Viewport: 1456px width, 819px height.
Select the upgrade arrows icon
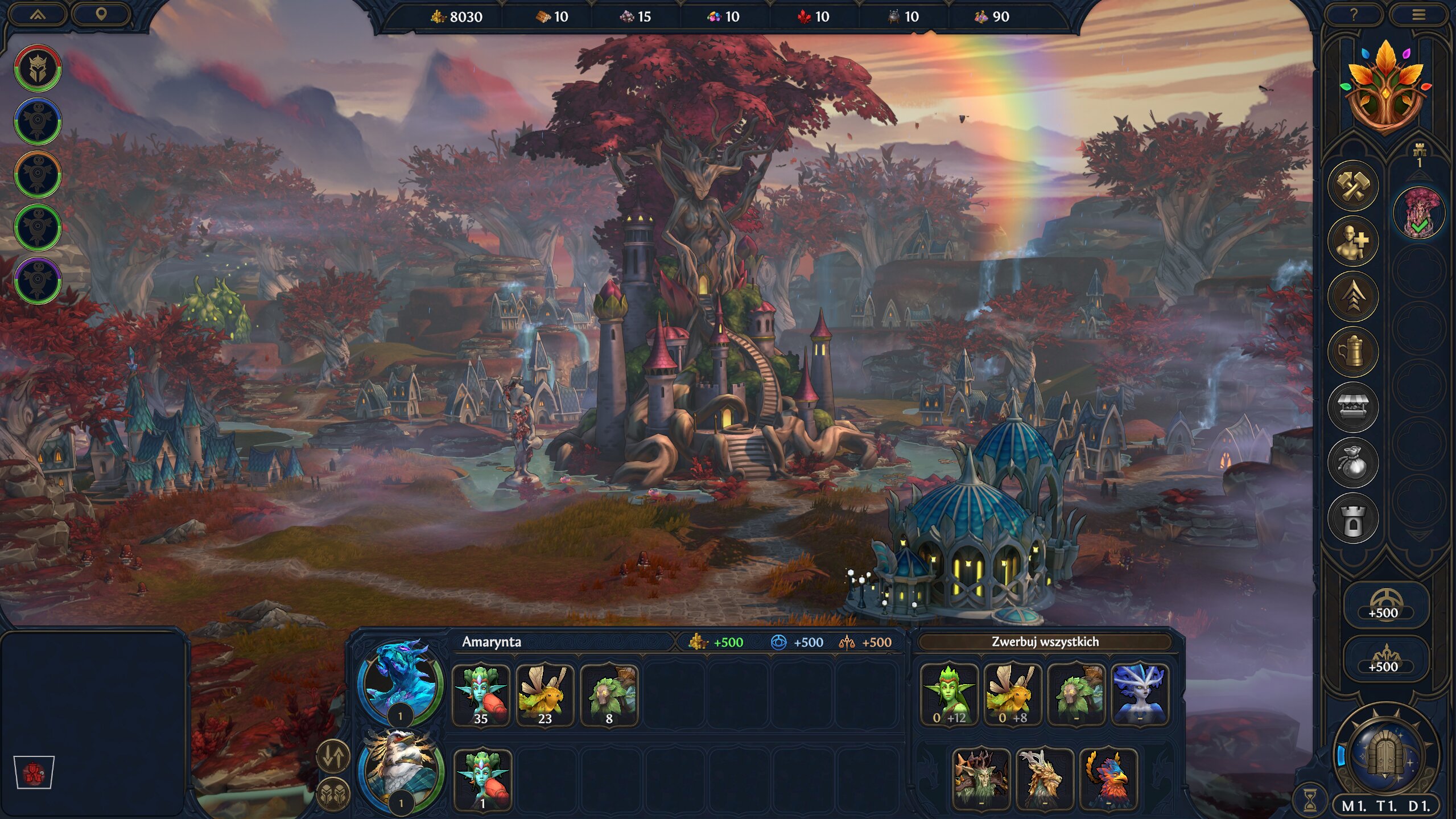tap(1353, 297)
